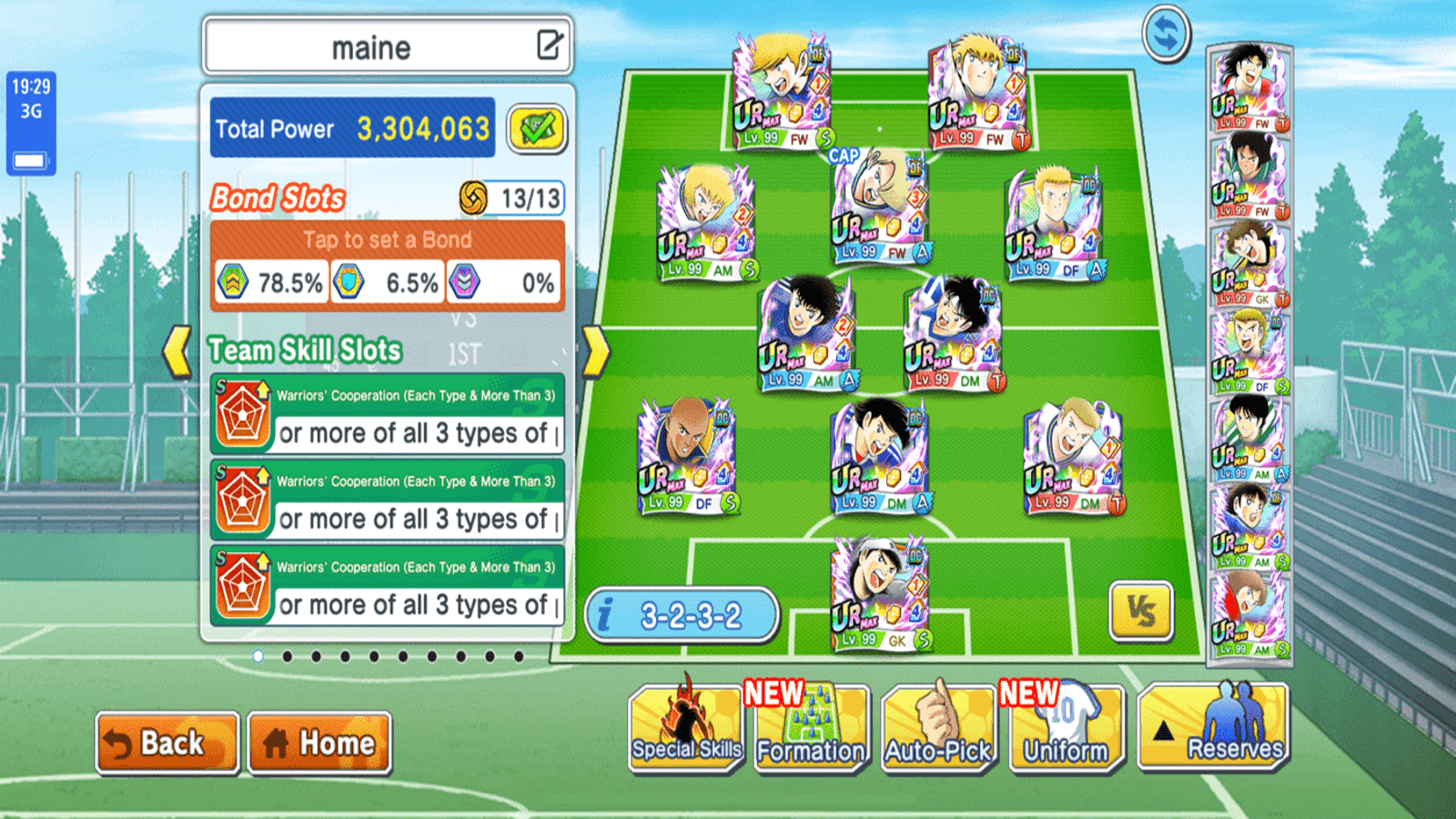Viewport: 1456px width, 819px height.
Task: Select the goalkeeper card on the pitch
Action: [x=880, y=593]
